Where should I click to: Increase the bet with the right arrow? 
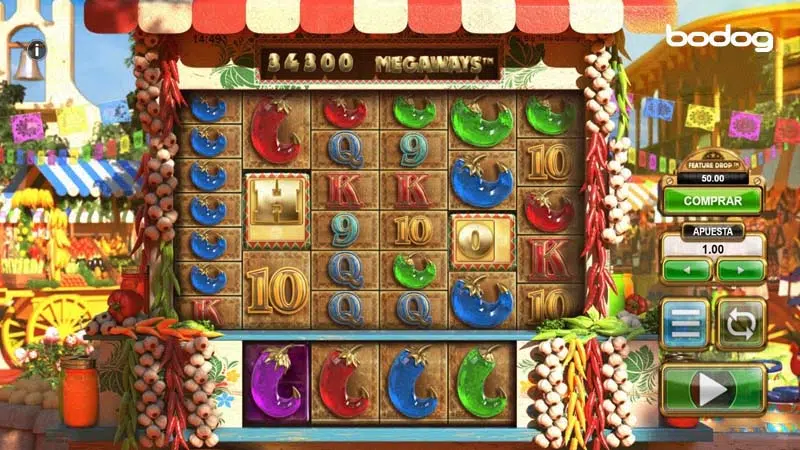(x=740, y=270)
